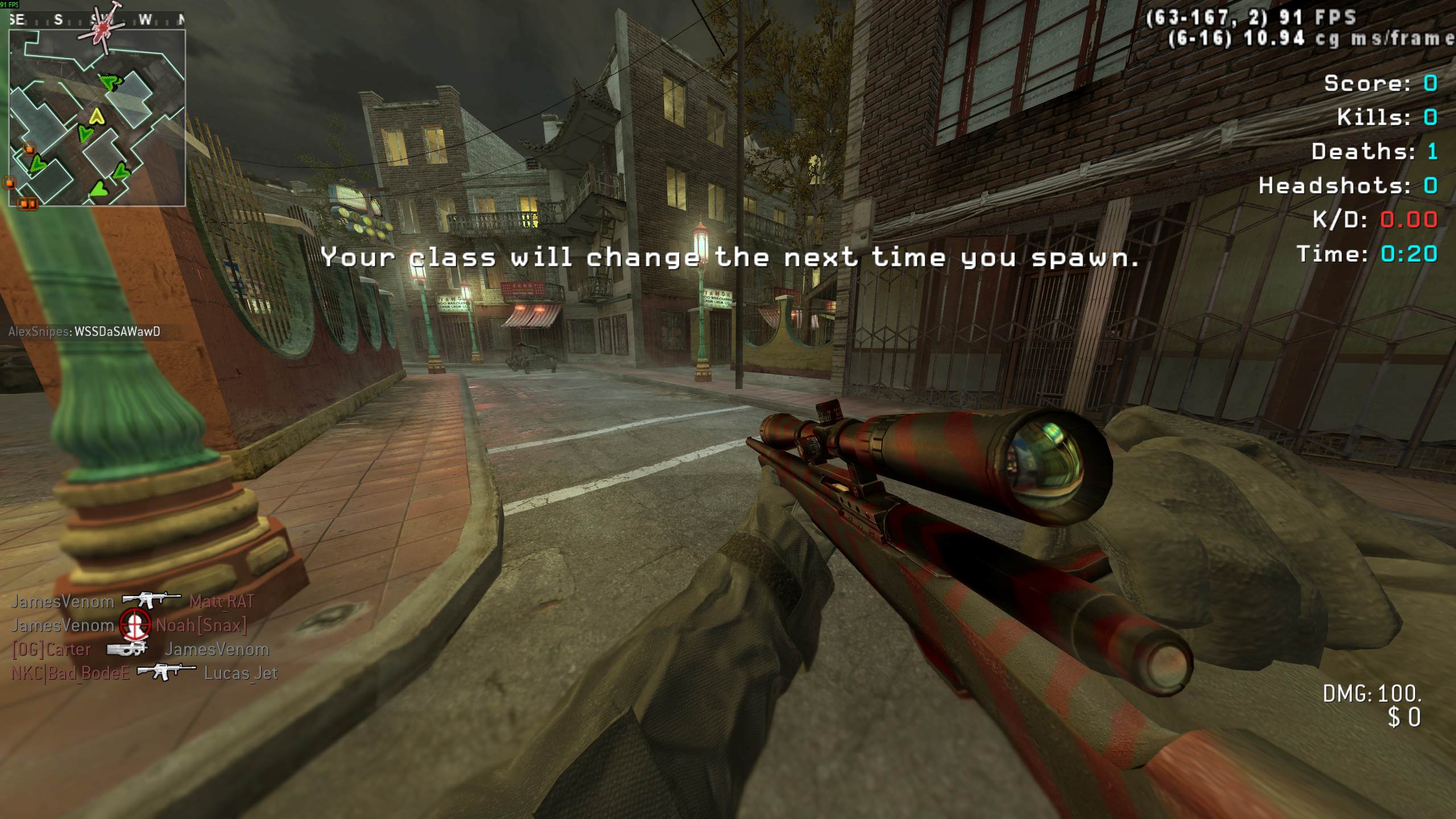
Task: Click the P90 icon beside [OG]Carter
Action: point(127,649)
